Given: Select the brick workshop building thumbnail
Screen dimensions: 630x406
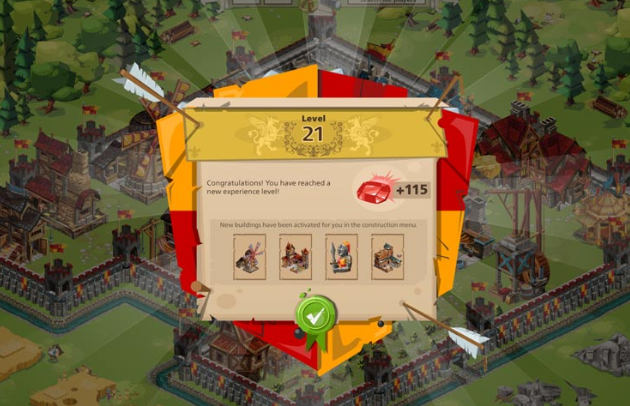Looking at the screenshot, I should (386, 256).
